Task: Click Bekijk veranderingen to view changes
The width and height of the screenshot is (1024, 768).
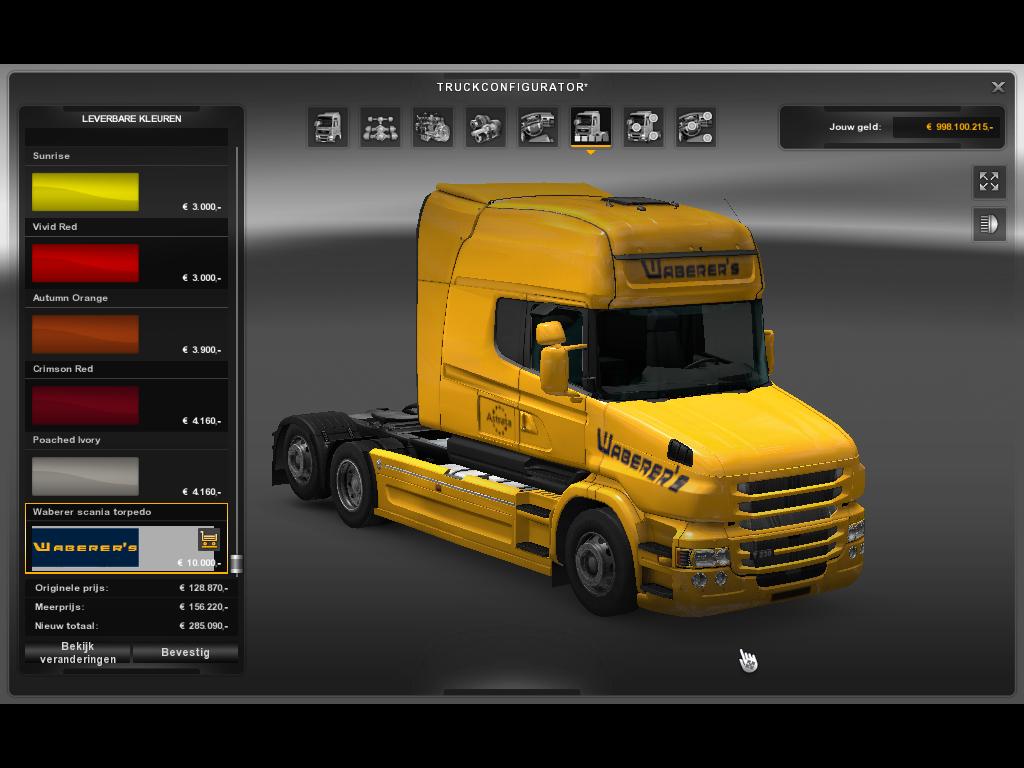Action: pyautogui.click(x=78, y=653)
